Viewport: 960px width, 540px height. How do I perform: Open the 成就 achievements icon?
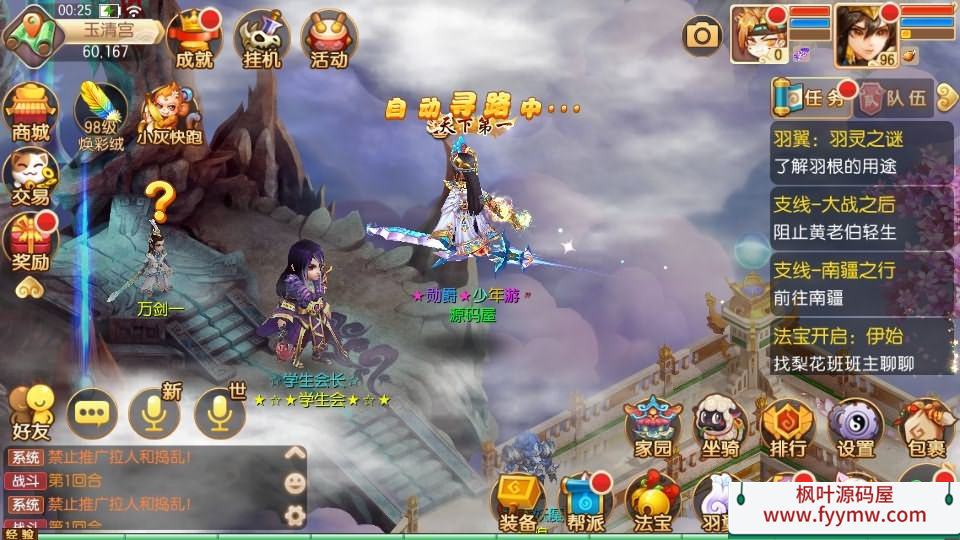194,38
